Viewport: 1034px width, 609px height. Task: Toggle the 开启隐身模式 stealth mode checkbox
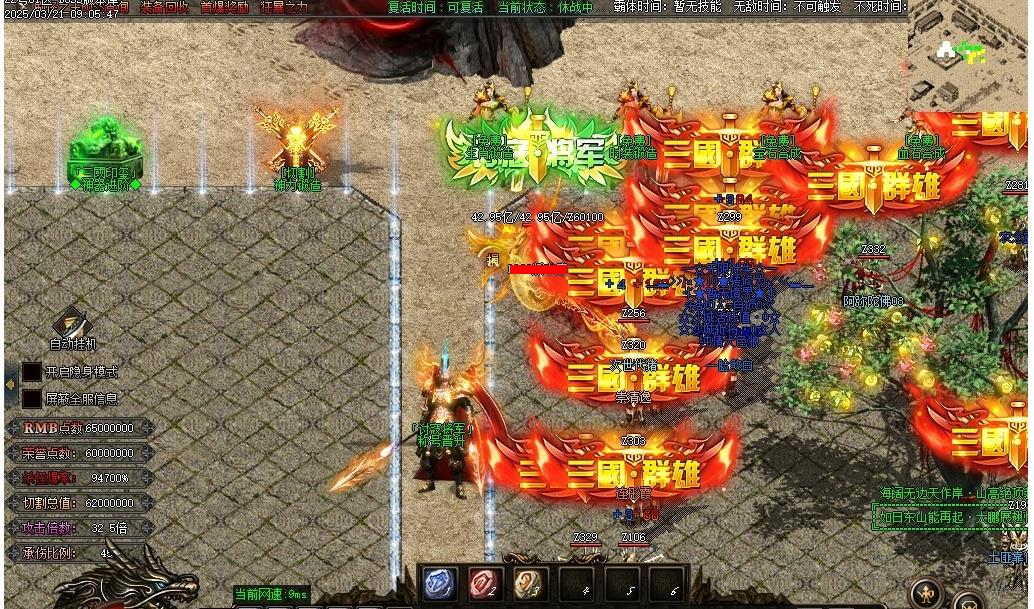click(x=32, y=372)
